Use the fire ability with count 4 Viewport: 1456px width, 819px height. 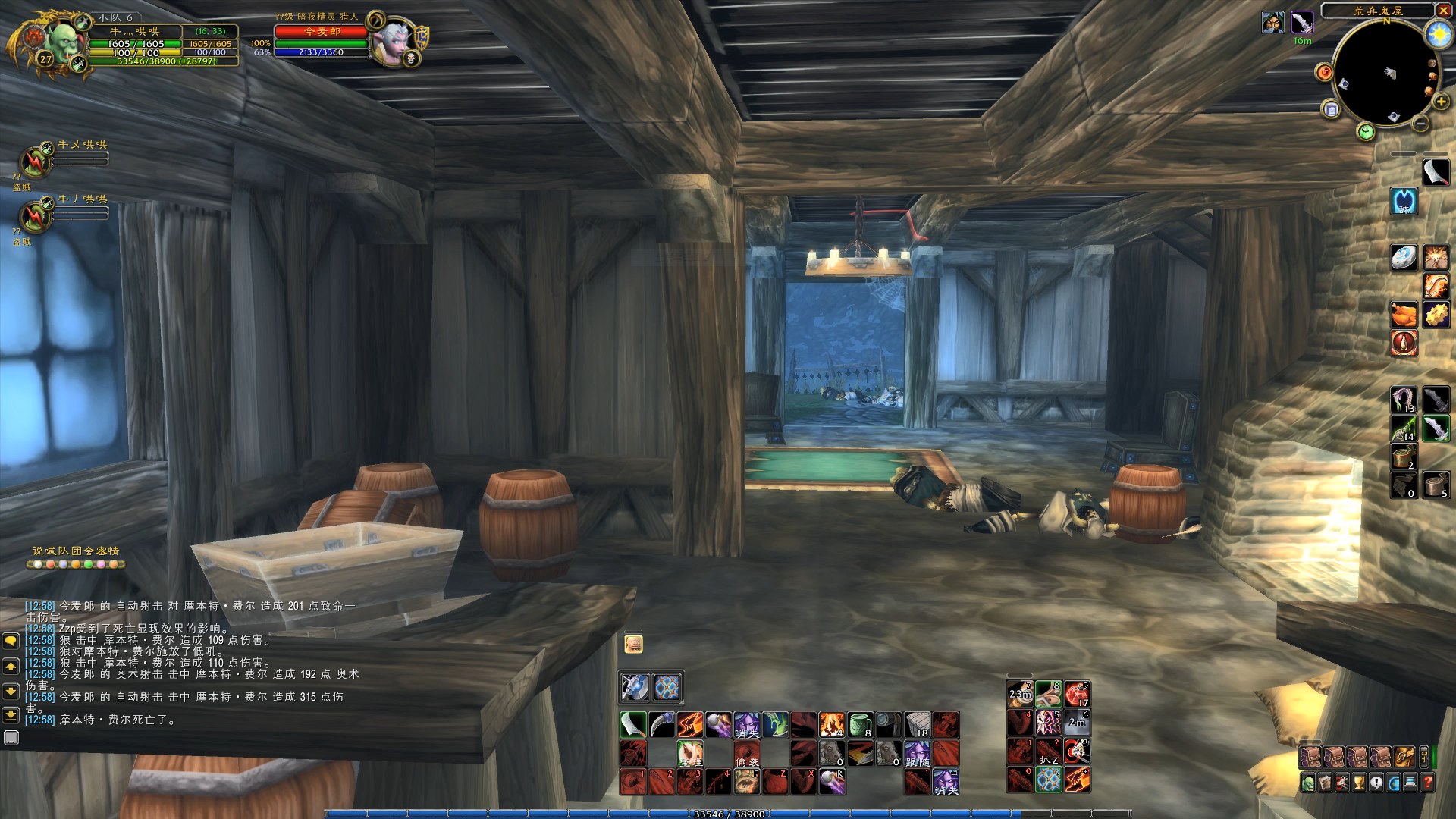click(832, 725)
